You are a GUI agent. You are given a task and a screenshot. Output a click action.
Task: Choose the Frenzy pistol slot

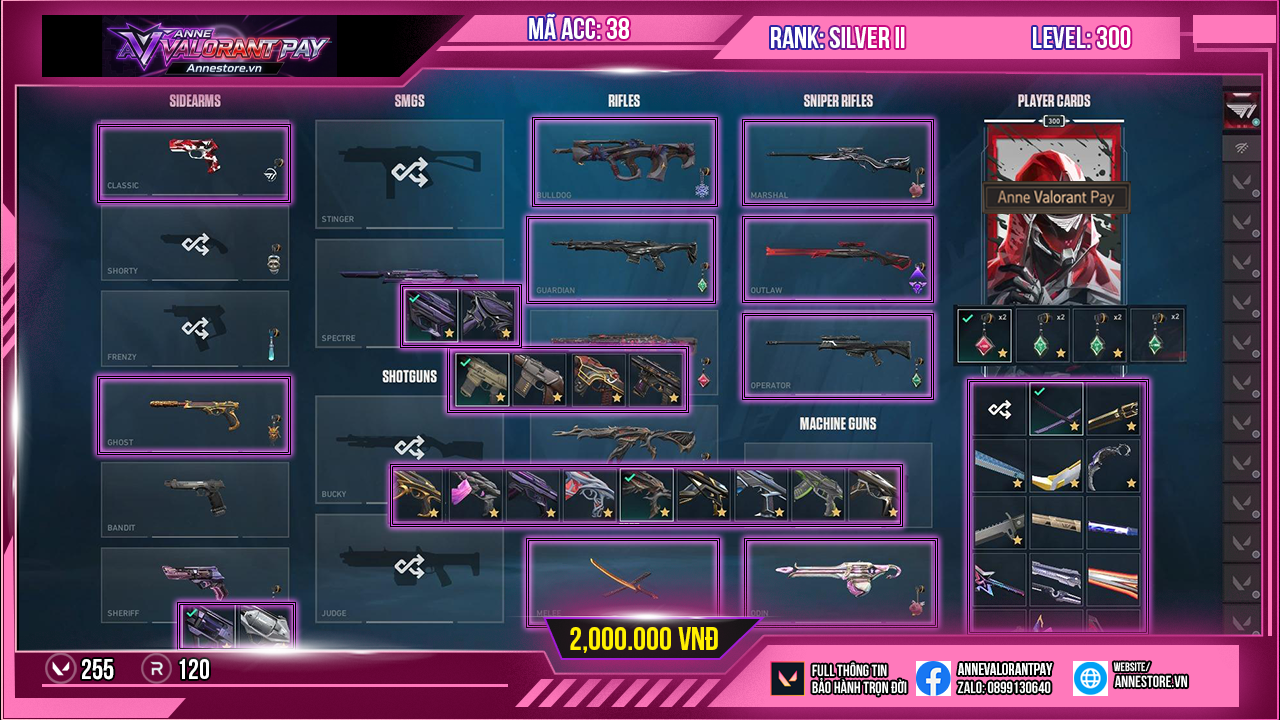(194, 329)
